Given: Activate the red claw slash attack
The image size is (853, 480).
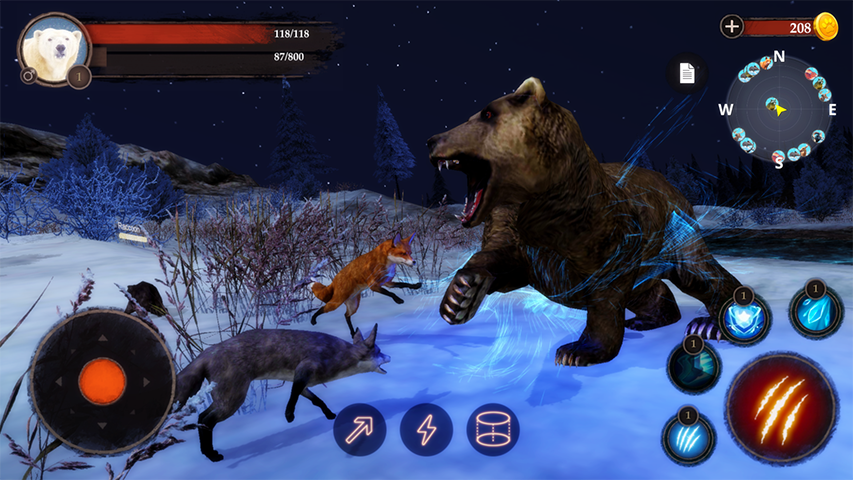Looking at the screenshot, I should coord(781,406).
